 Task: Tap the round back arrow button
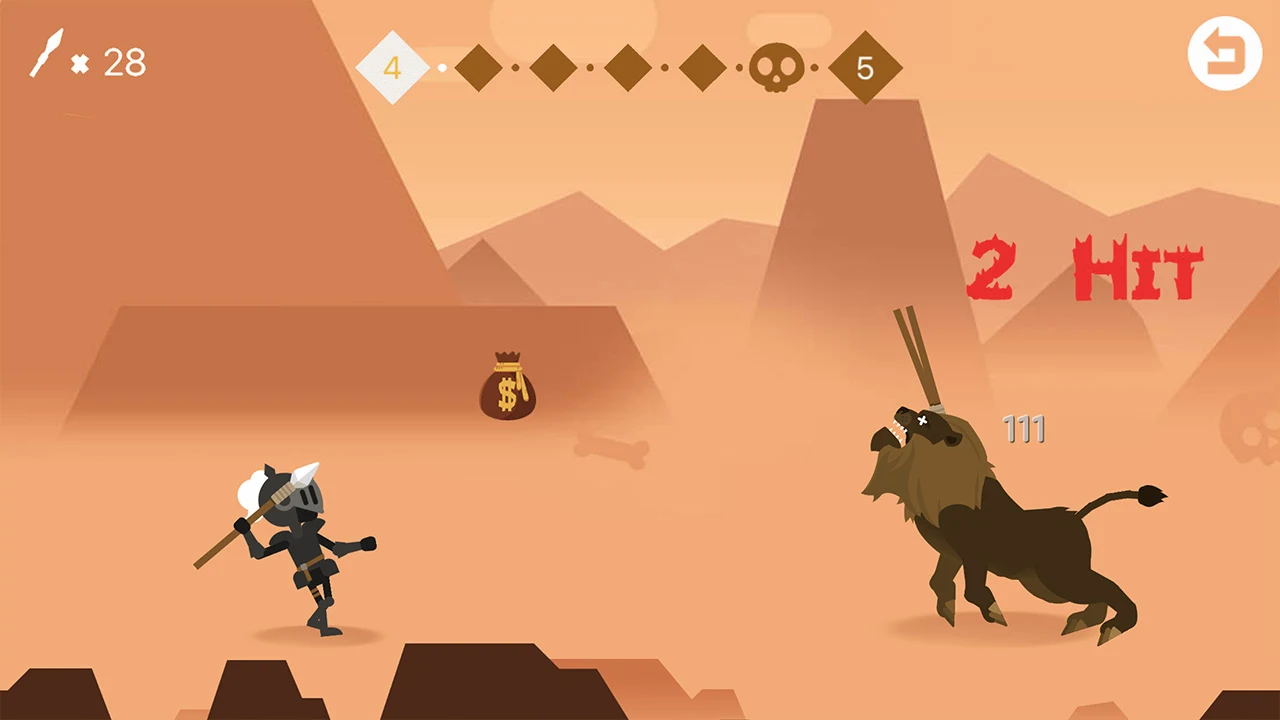(x=1225, y=54)
